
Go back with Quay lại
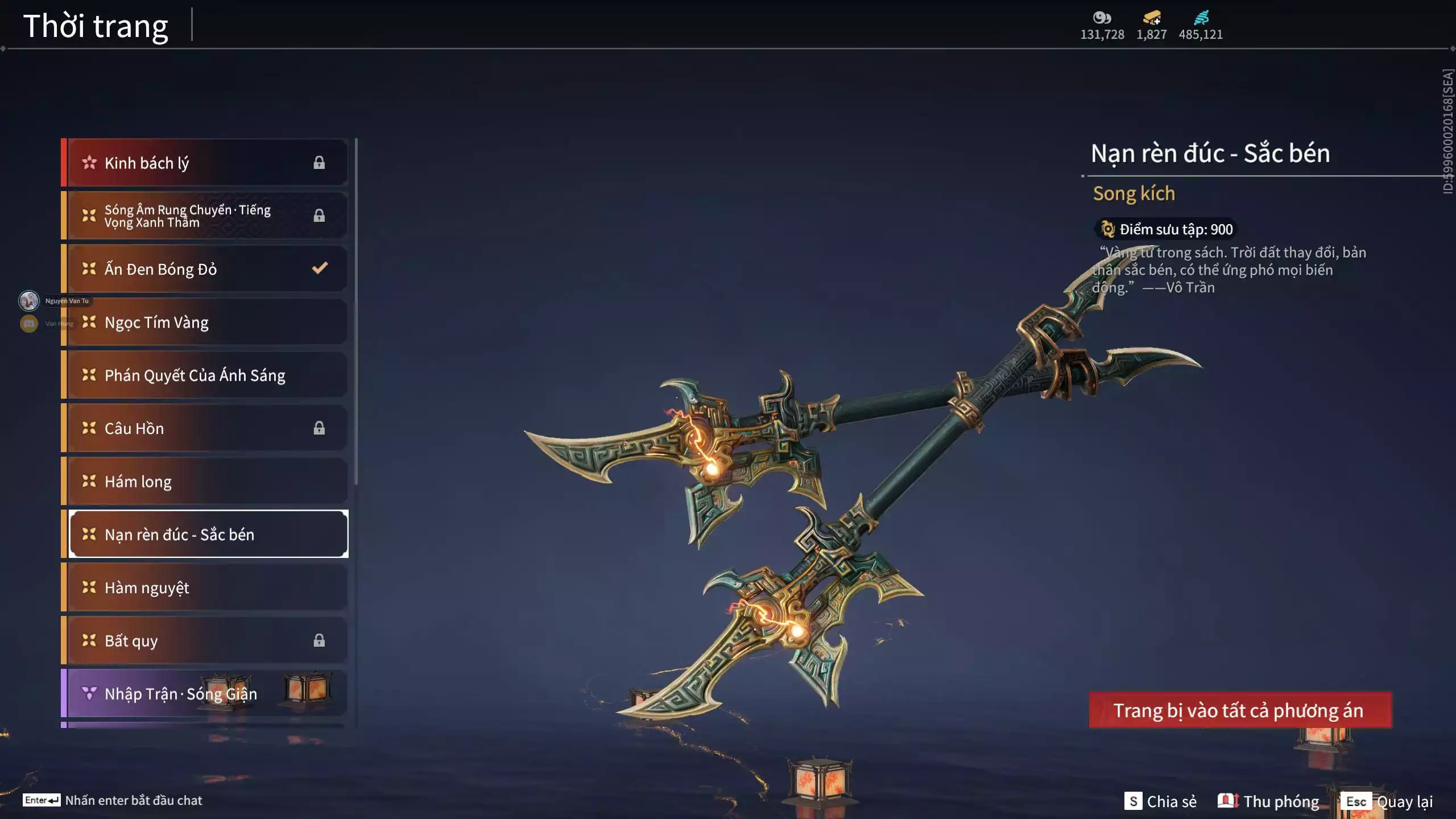click(x=1387, y=801)
